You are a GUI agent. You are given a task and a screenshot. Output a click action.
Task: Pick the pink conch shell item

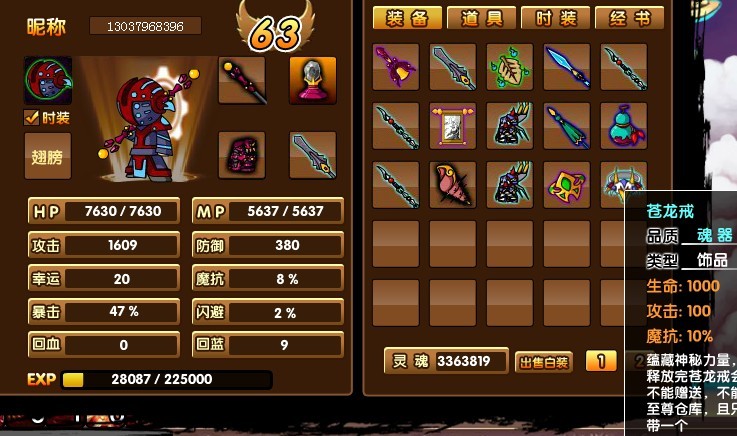click(453, 185)
